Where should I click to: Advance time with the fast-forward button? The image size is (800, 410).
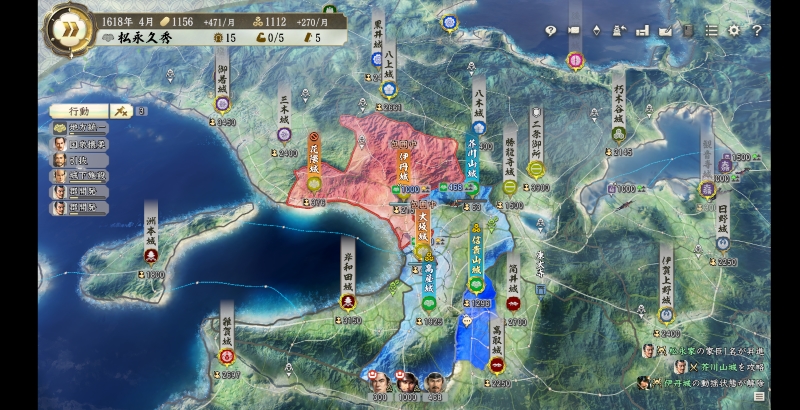(66, 27)
